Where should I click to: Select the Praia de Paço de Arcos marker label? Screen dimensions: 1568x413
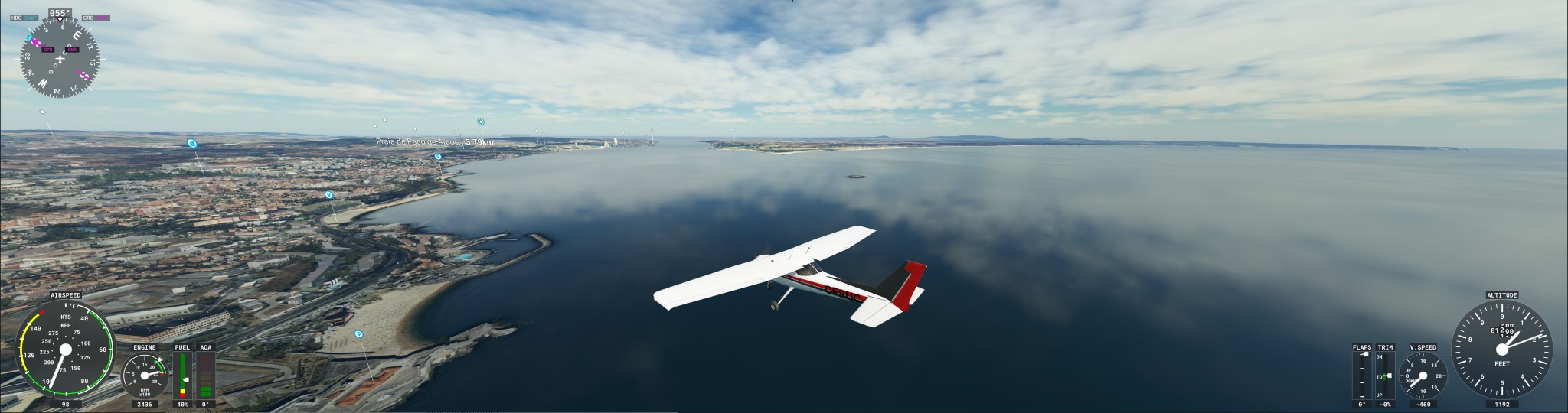(x=418, y=141)
